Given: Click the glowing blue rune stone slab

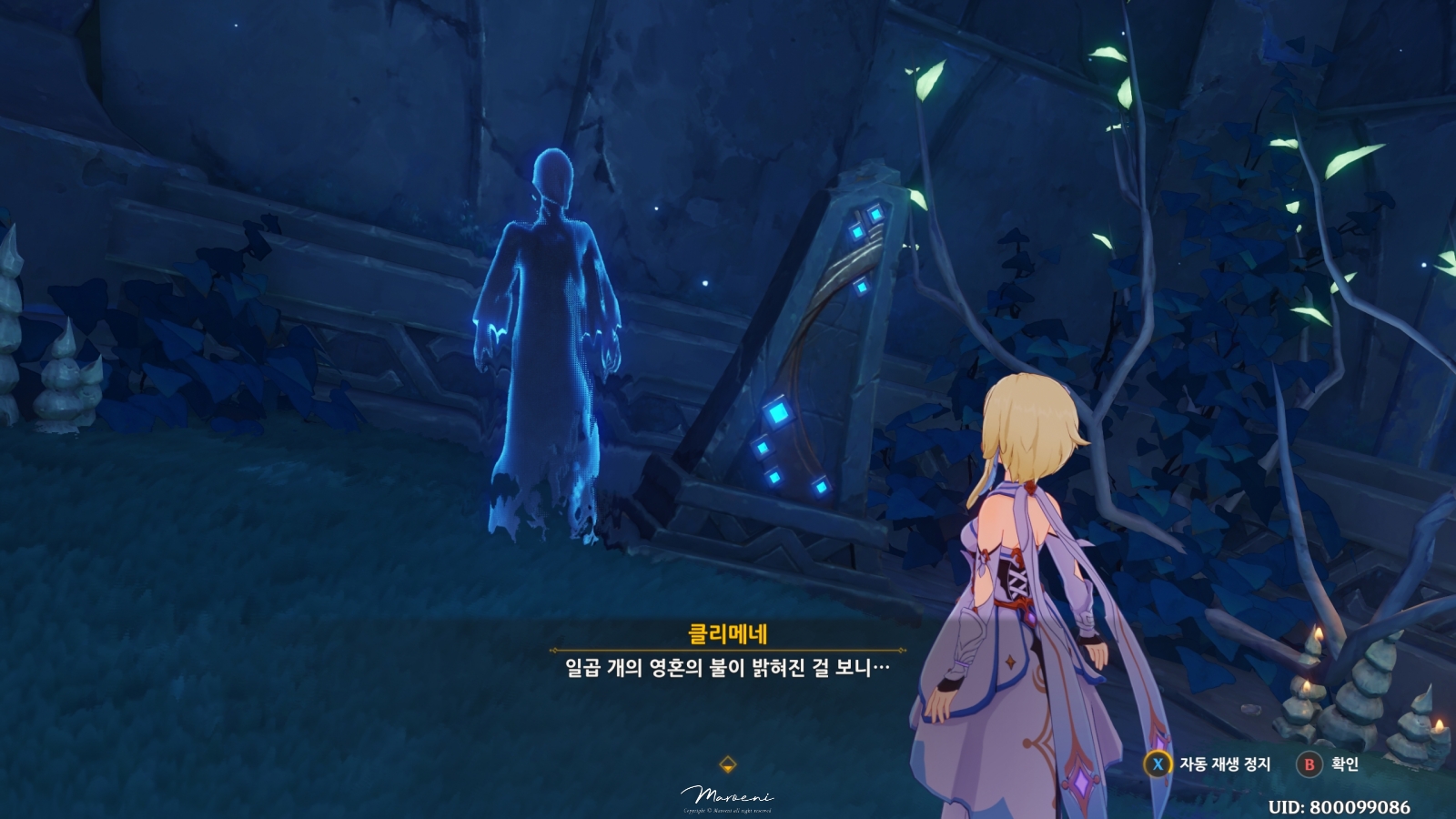Looking at the screenshot, I should tap(819, 337).
